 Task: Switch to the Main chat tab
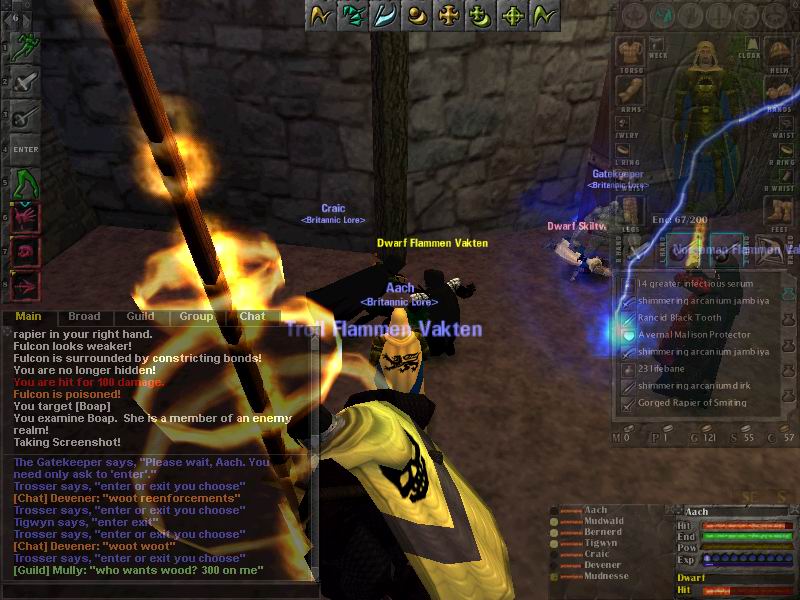tap(28, 317)
